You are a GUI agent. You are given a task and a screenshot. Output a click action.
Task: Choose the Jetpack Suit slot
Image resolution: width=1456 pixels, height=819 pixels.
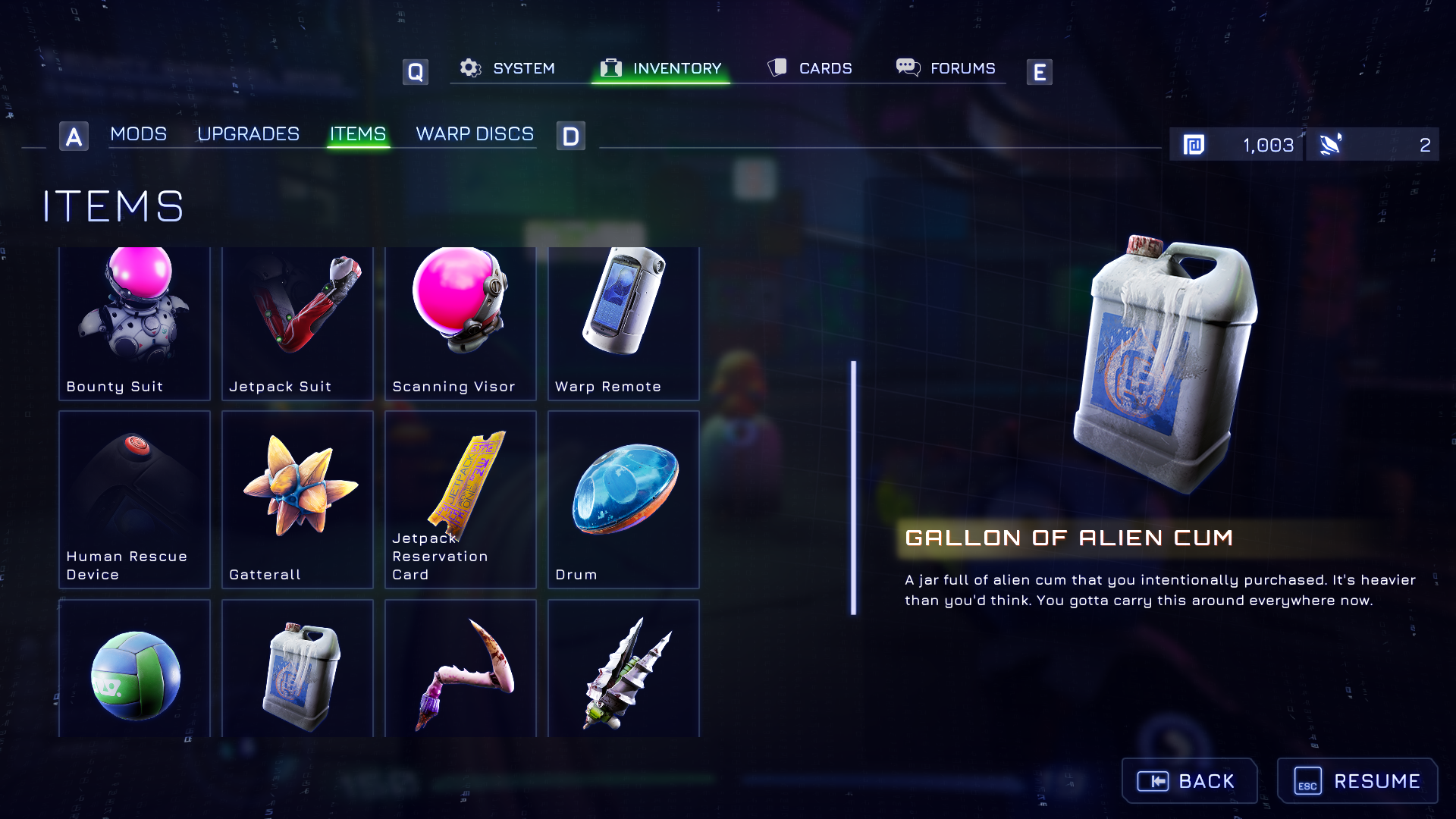click(297, 323)
